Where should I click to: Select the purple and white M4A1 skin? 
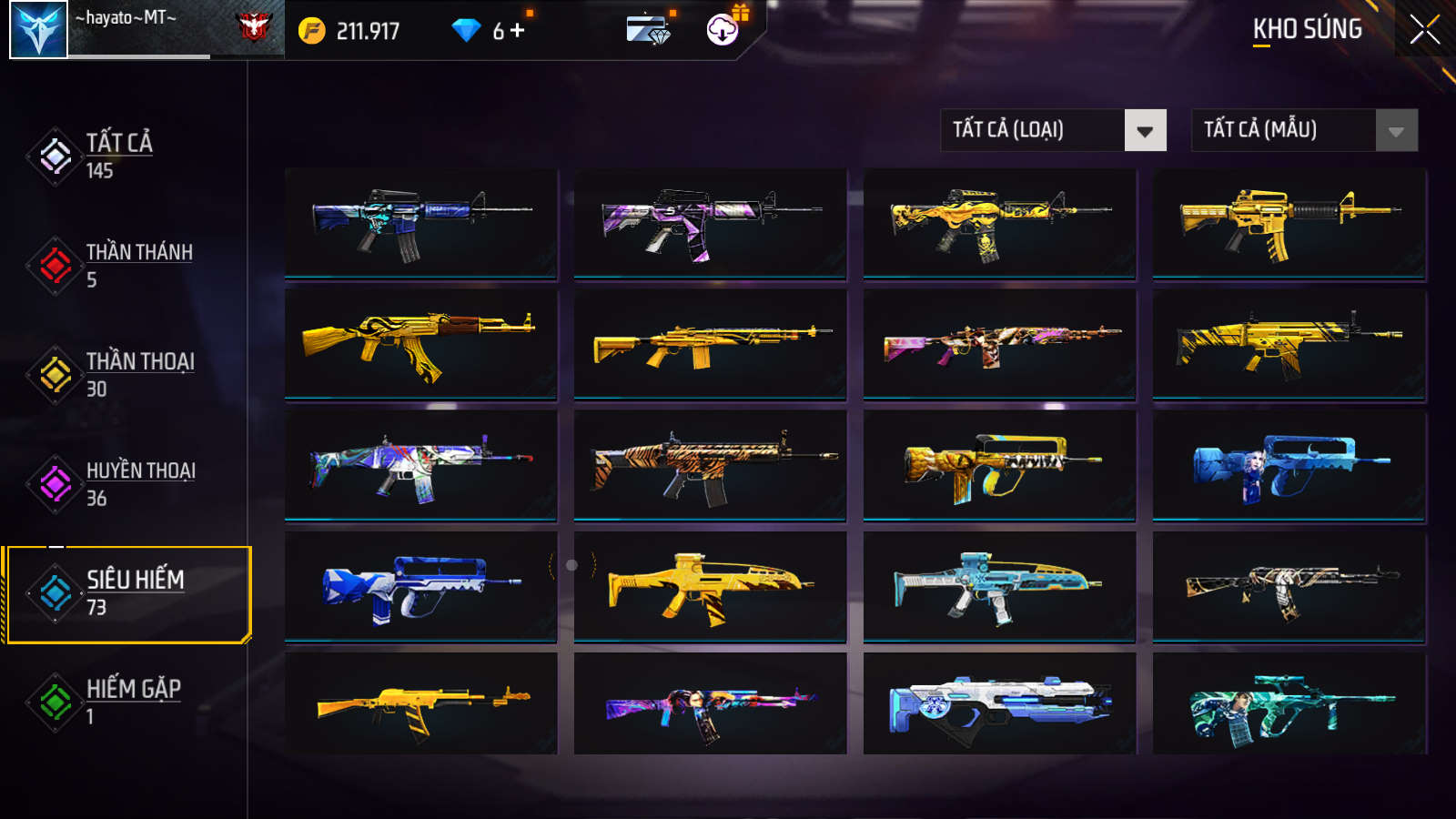click(710, 222)
